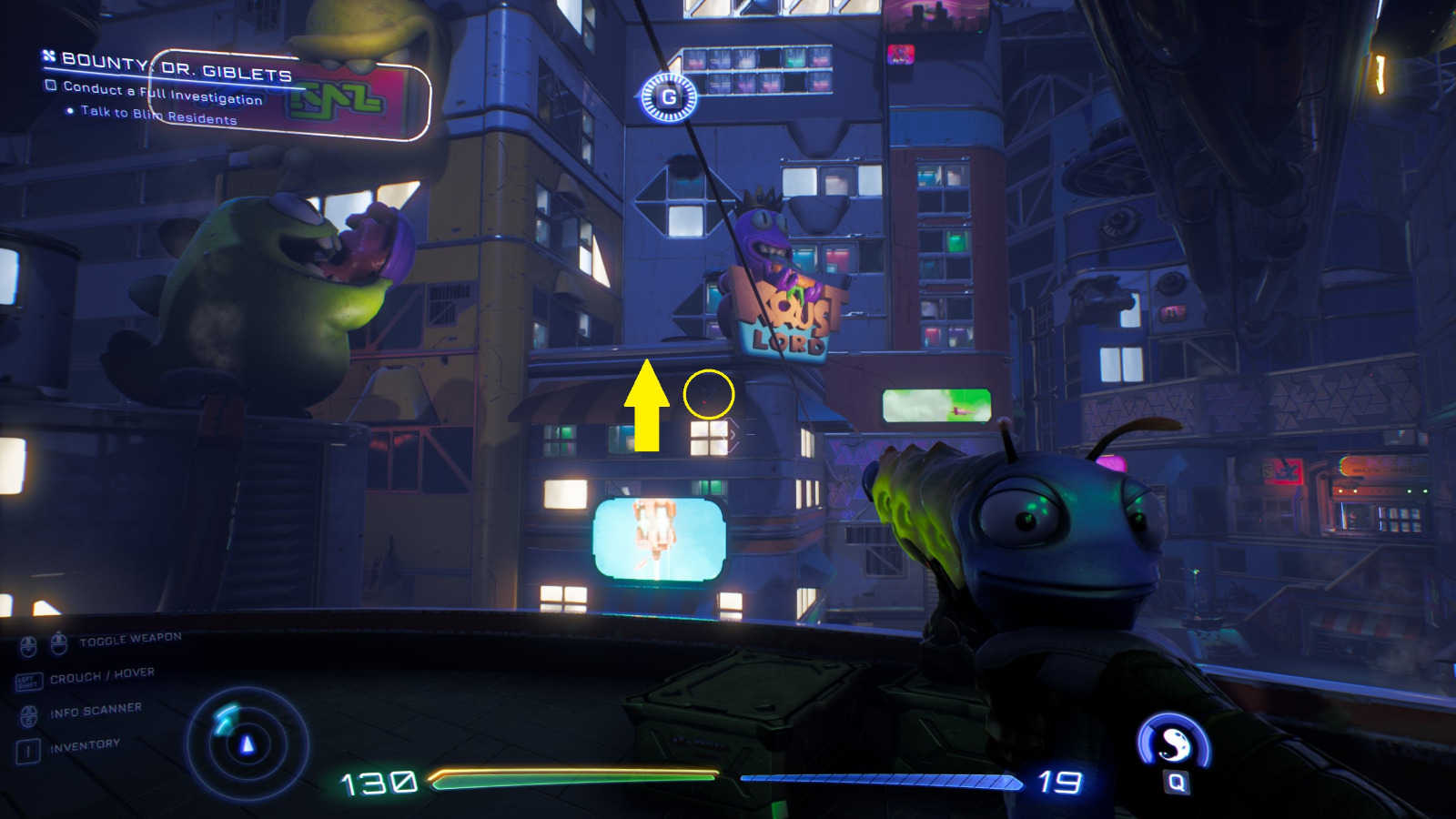The width and height of the screenshot is (1456, 819).
Task: Toggle the yellow circle target indicator
Action: click(709, 393)
